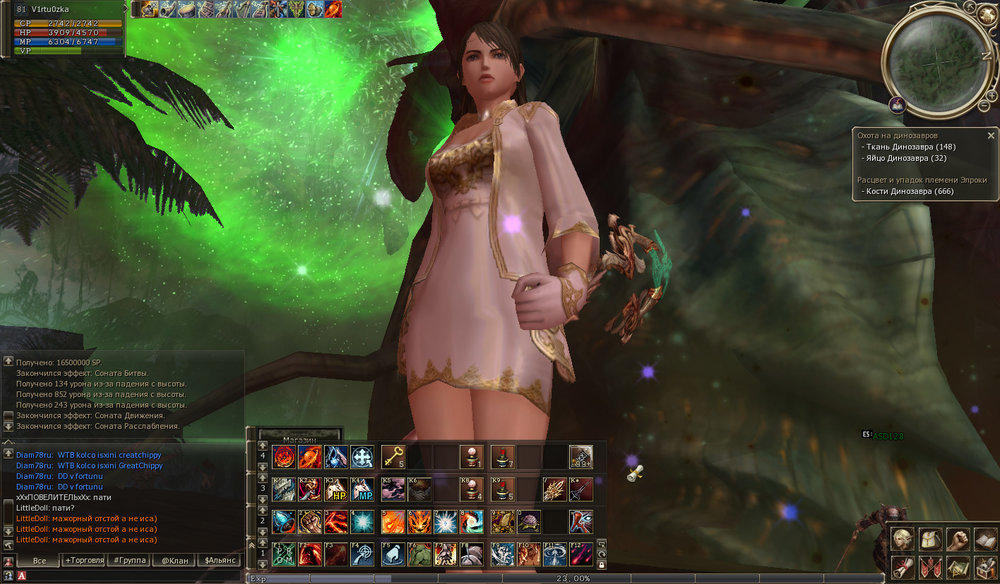
Task: Switch to the Альянс chat tab
Action: tap(221, 560)
